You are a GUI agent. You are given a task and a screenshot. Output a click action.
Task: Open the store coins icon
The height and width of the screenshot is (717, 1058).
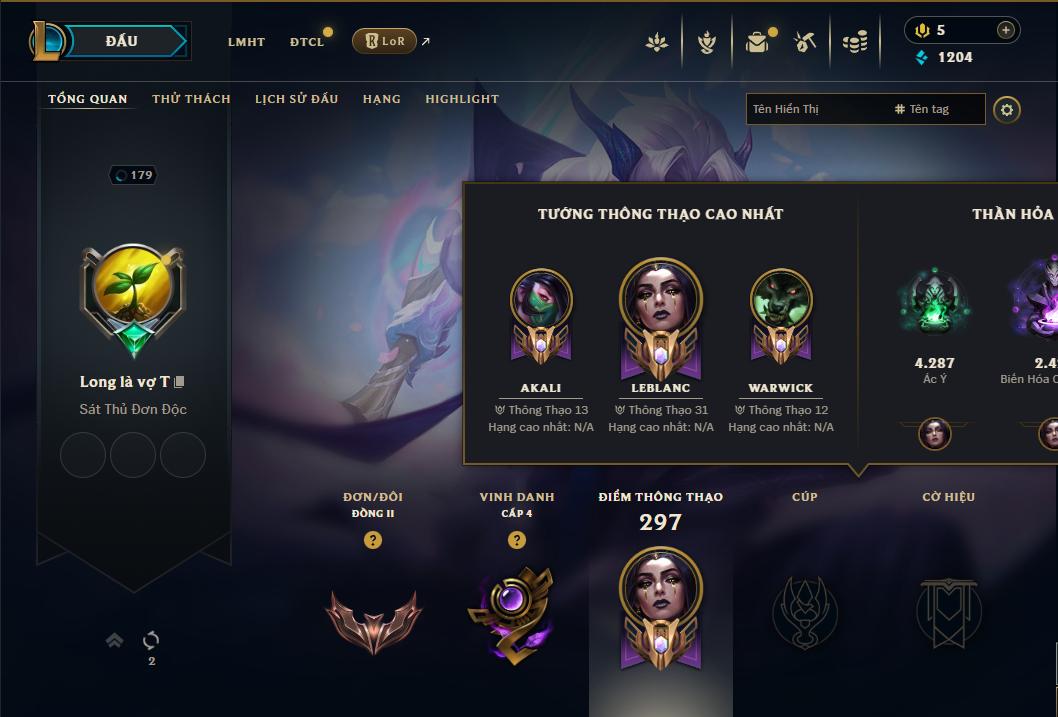[x=854, y=42]
